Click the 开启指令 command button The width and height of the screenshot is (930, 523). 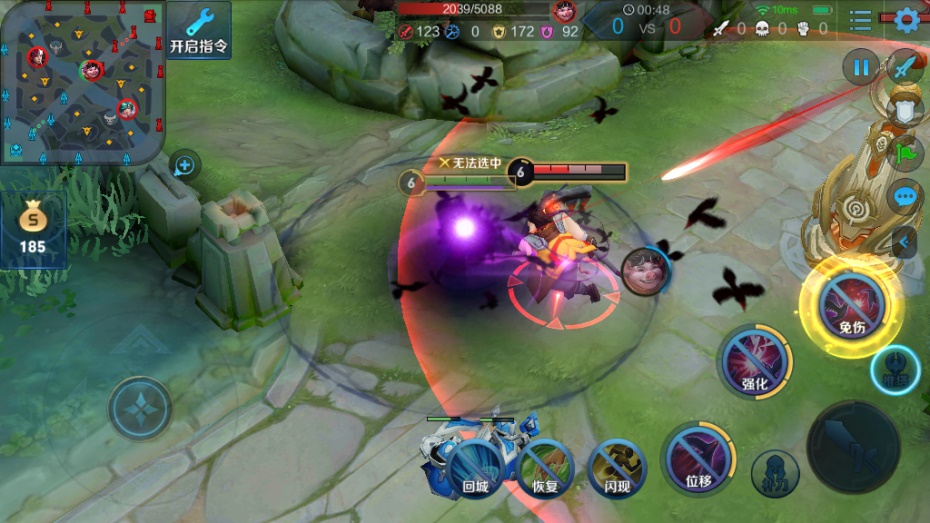tap(199, 30)
